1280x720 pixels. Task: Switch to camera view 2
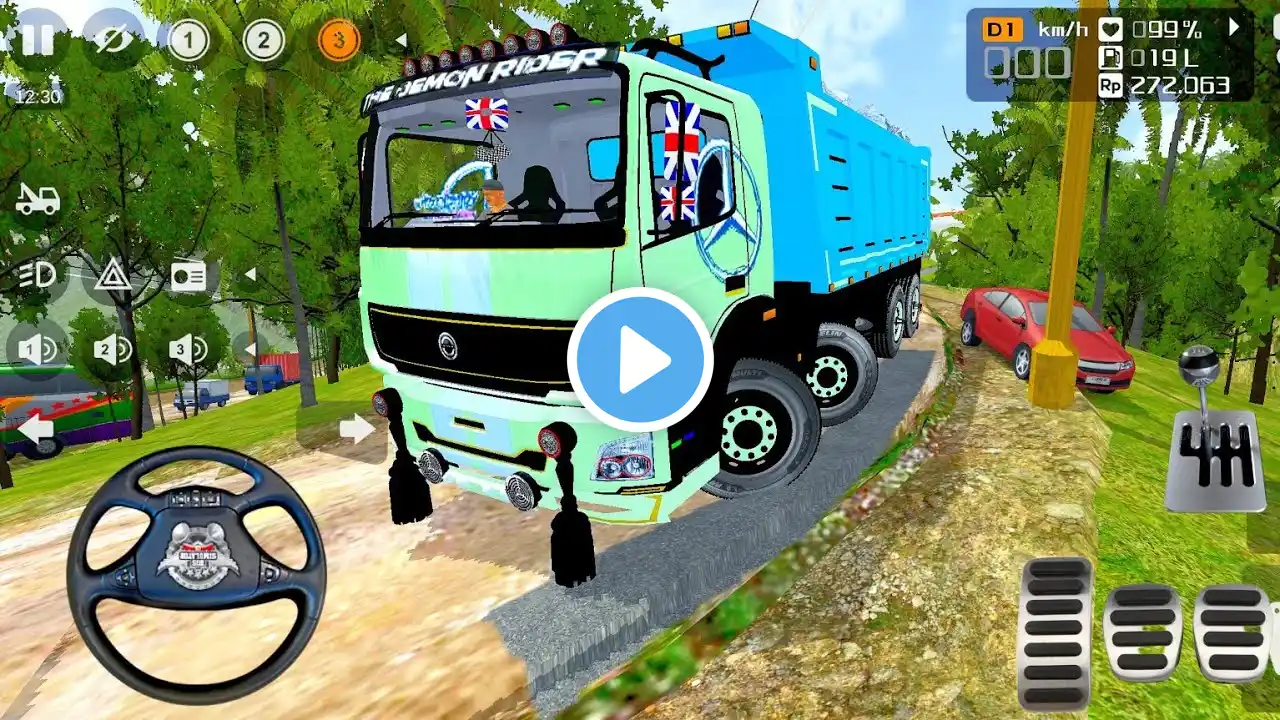click(x=263, y=41)
